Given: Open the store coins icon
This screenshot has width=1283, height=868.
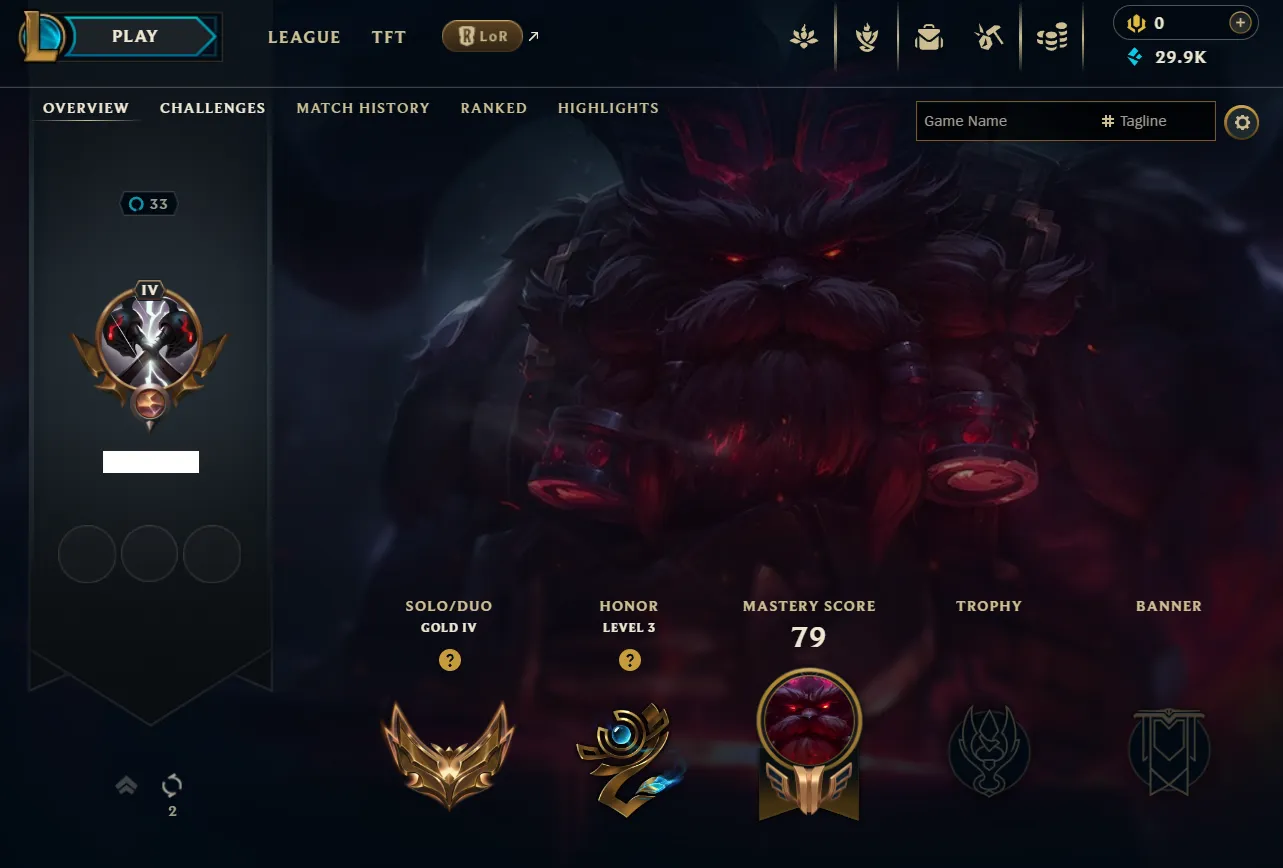Looking at the screenshot, I should [1052, 35].
